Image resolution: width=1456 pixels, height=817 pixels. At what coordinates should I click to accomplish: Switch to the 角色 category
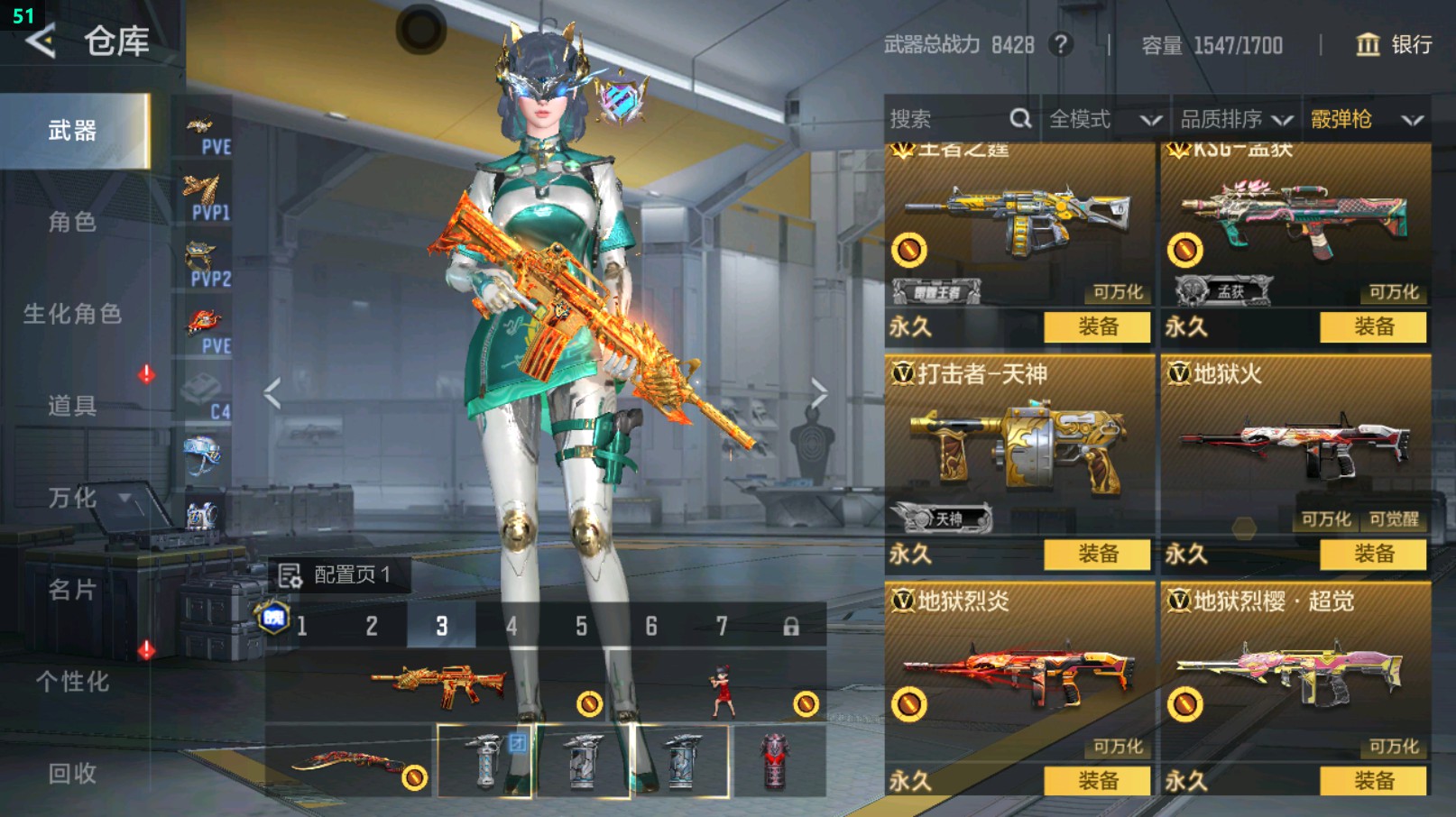click(72, 222)
